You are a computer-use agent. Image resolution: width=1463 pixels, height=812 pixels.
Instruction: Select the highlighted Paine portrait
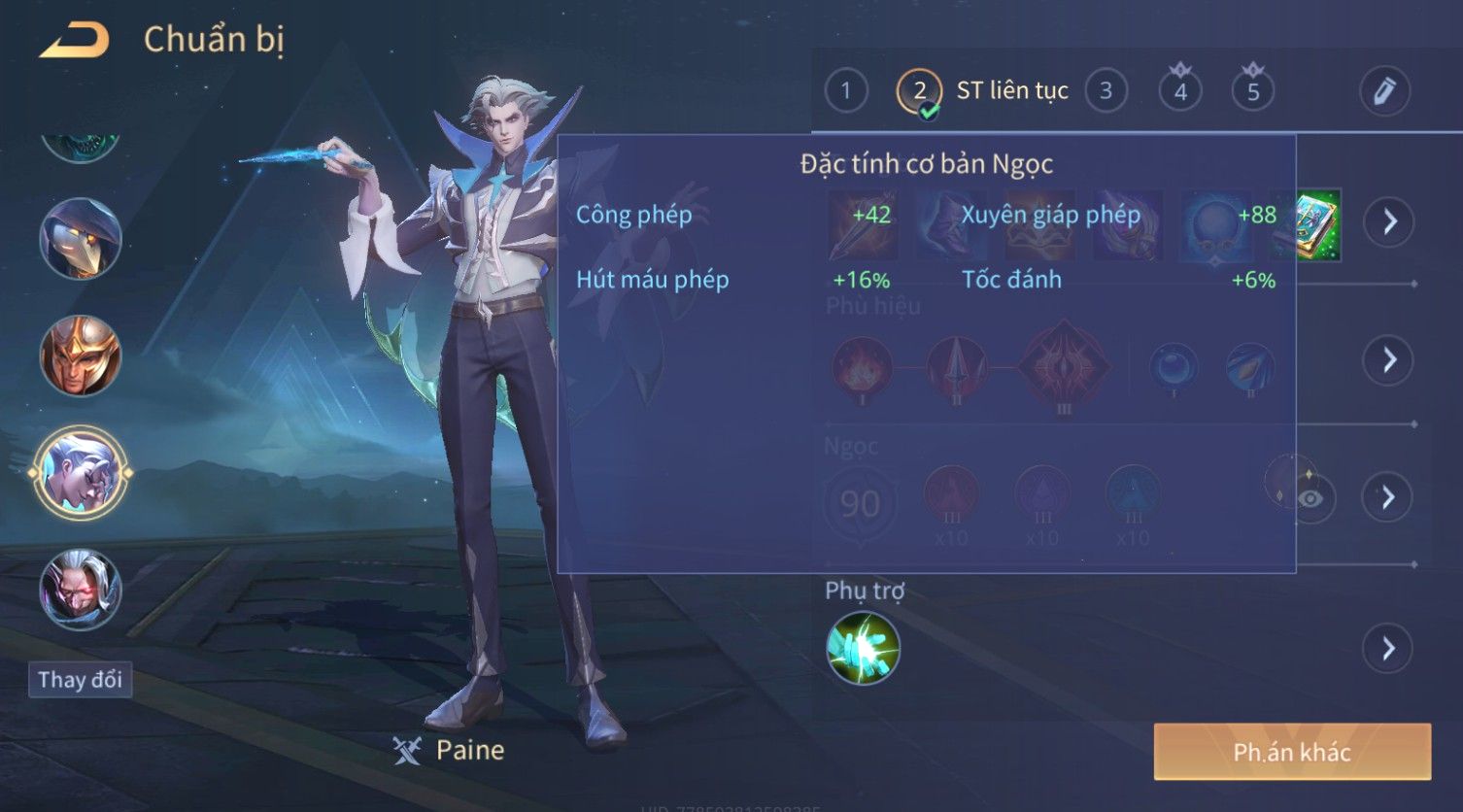(x=81, y=474)
